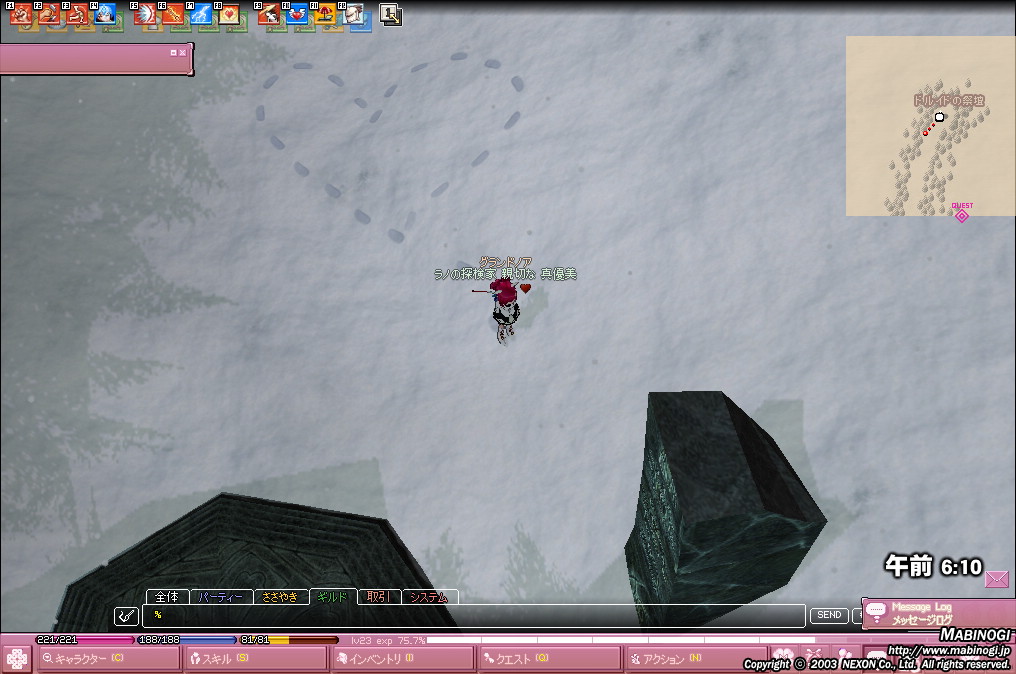Use the F8 heart healing skill
Viewport: 1016px width, 674px height.
229,15
